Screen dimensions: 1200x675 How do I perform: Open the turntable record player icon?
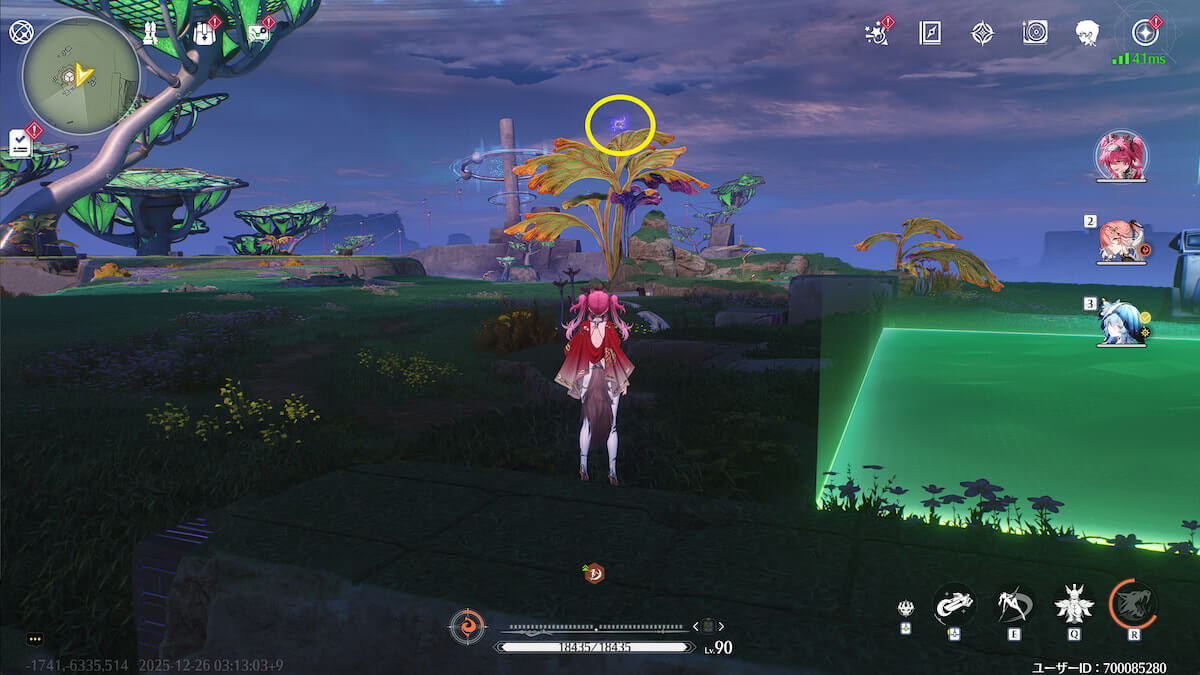click(1035, 33)
